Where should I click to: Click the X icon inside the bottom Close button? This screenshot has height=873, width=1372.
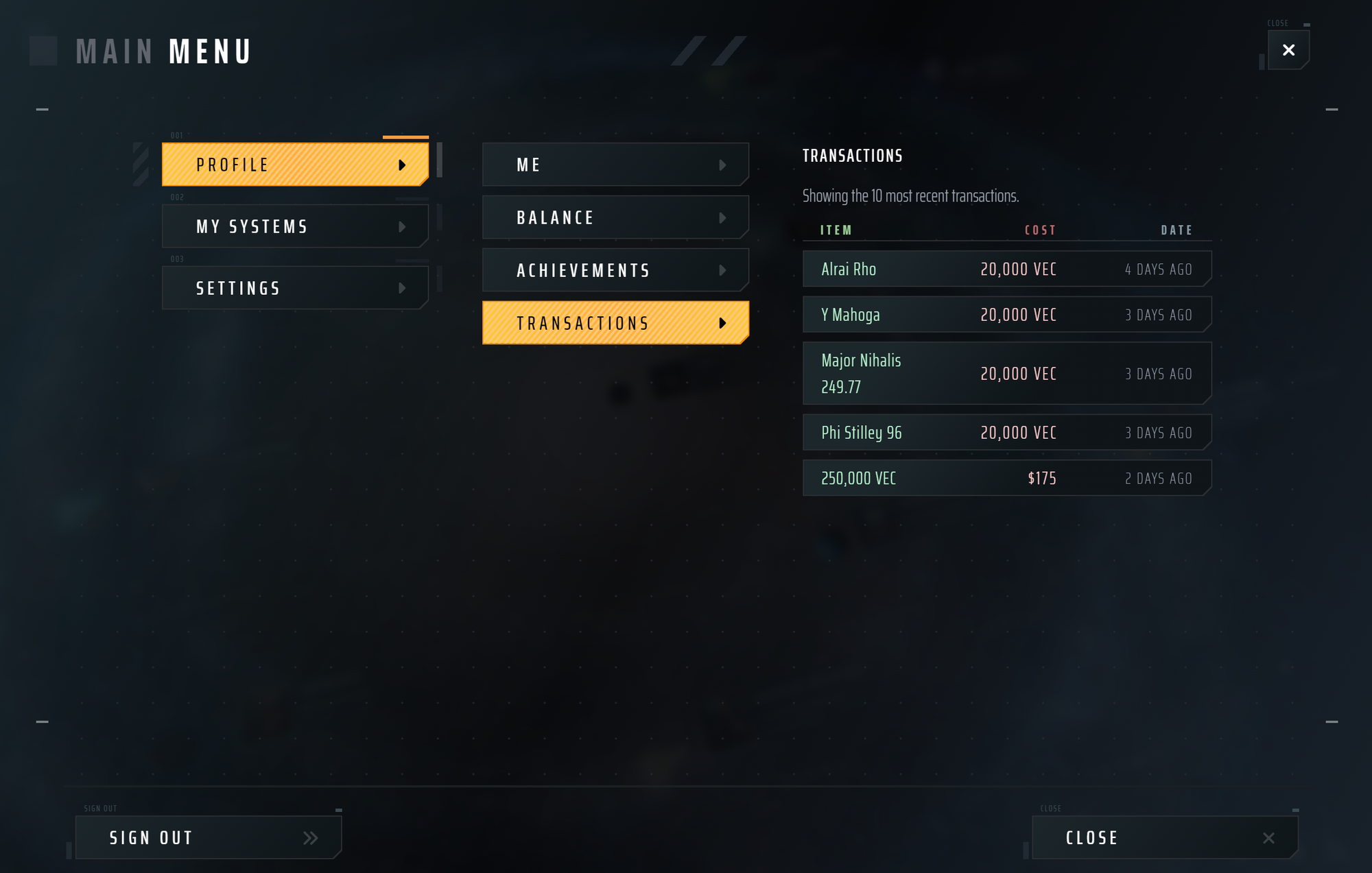pos(1268,837)
